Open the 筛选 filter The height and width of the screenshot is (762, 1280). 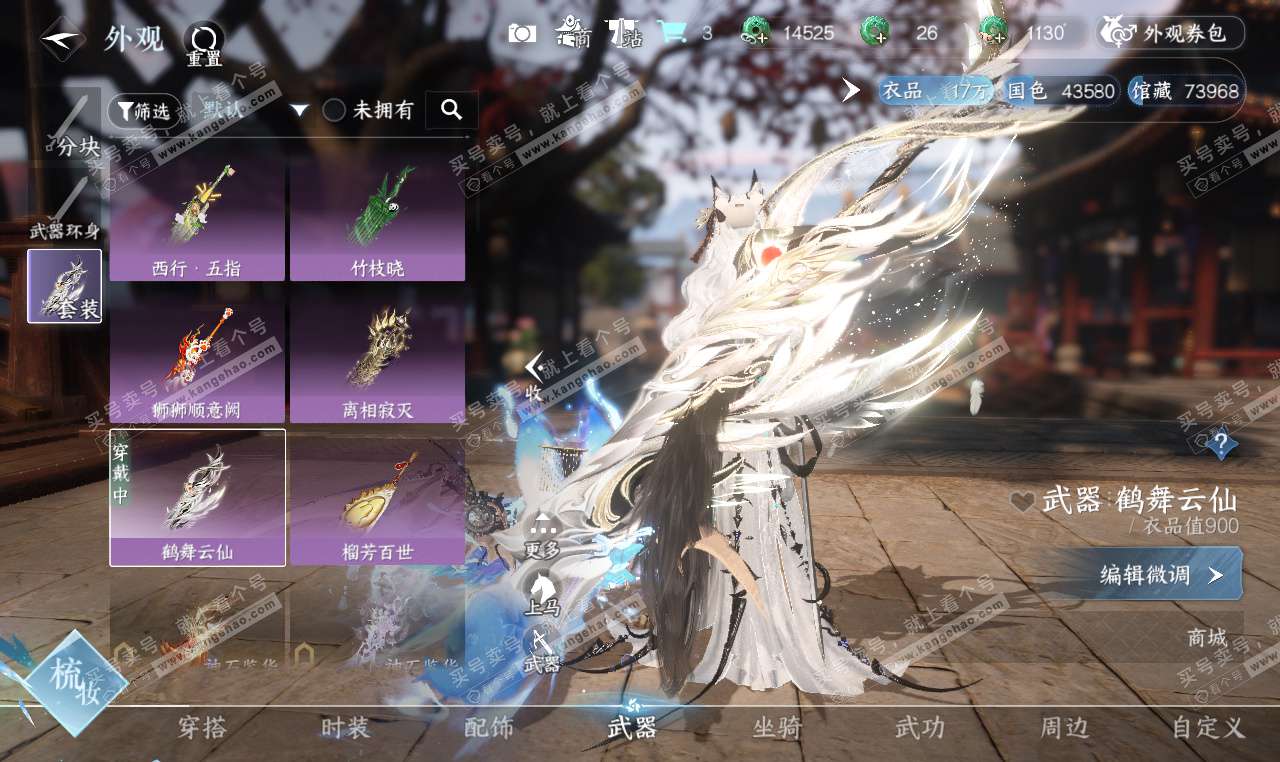click(x=143, y=111)
